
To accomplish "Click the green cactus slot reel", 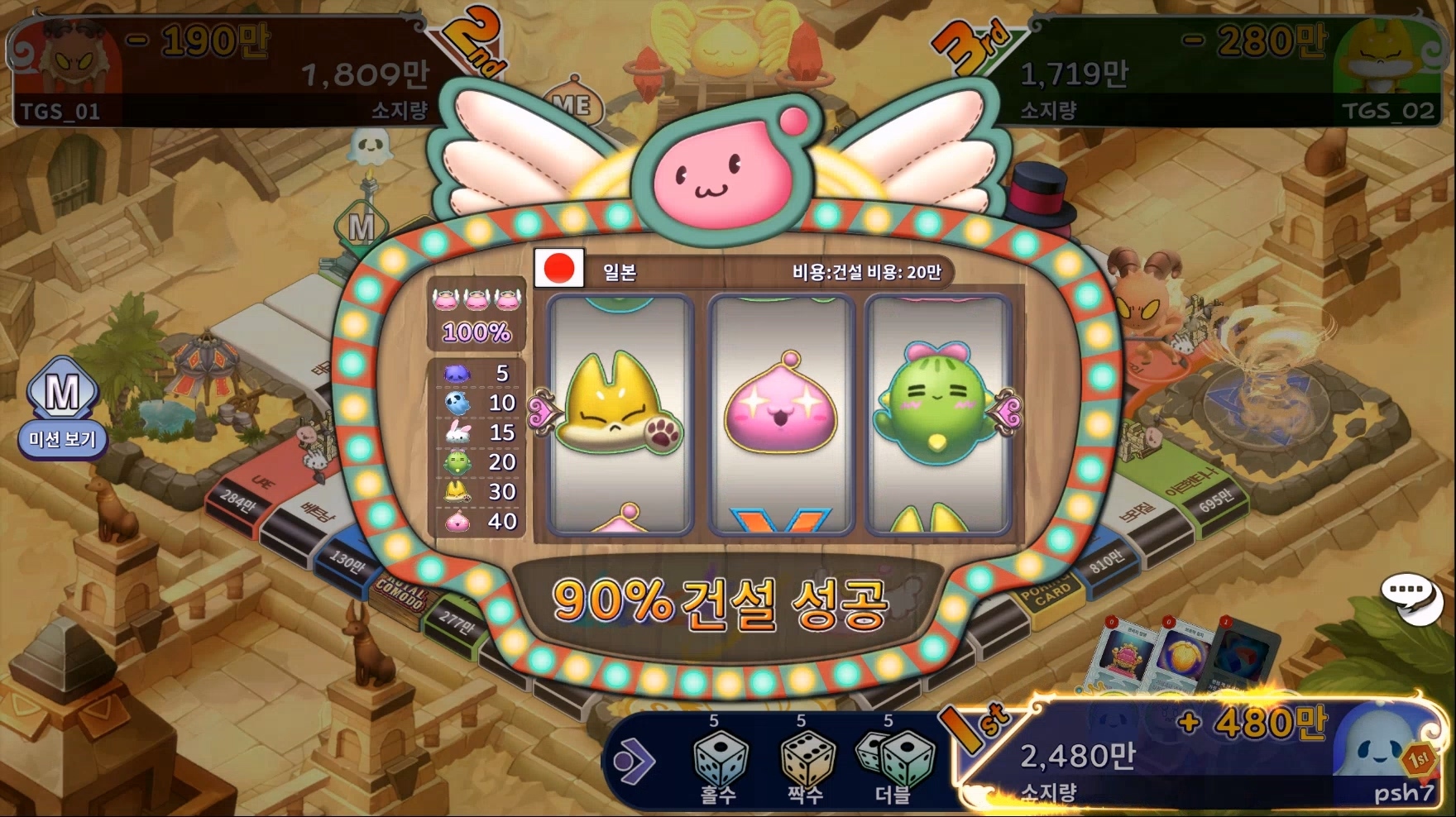I will click(x=936, y=413).
